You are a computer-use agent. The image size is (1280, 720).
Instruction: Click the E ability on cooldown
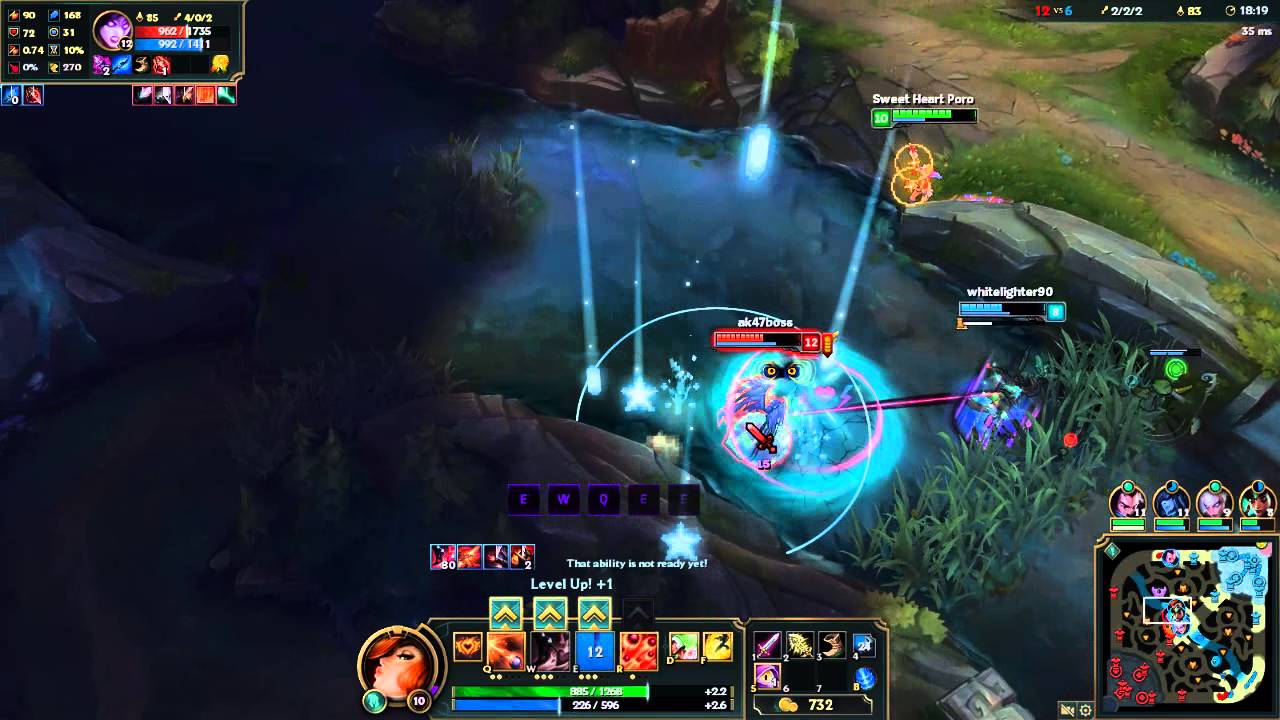595,651
